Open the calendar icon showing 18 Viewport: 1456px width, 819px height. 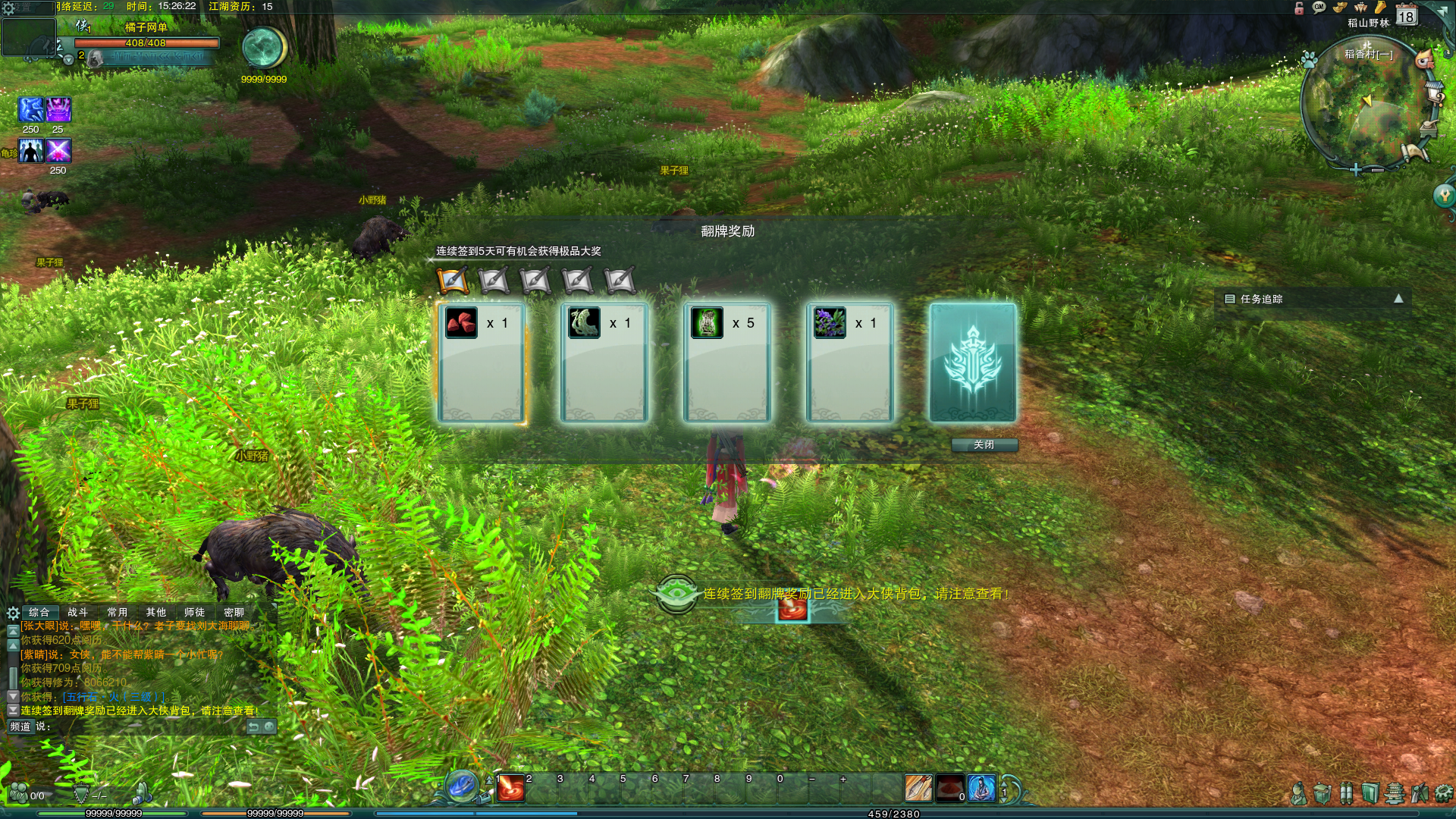pyautogui.click(x=1407, y=15)
